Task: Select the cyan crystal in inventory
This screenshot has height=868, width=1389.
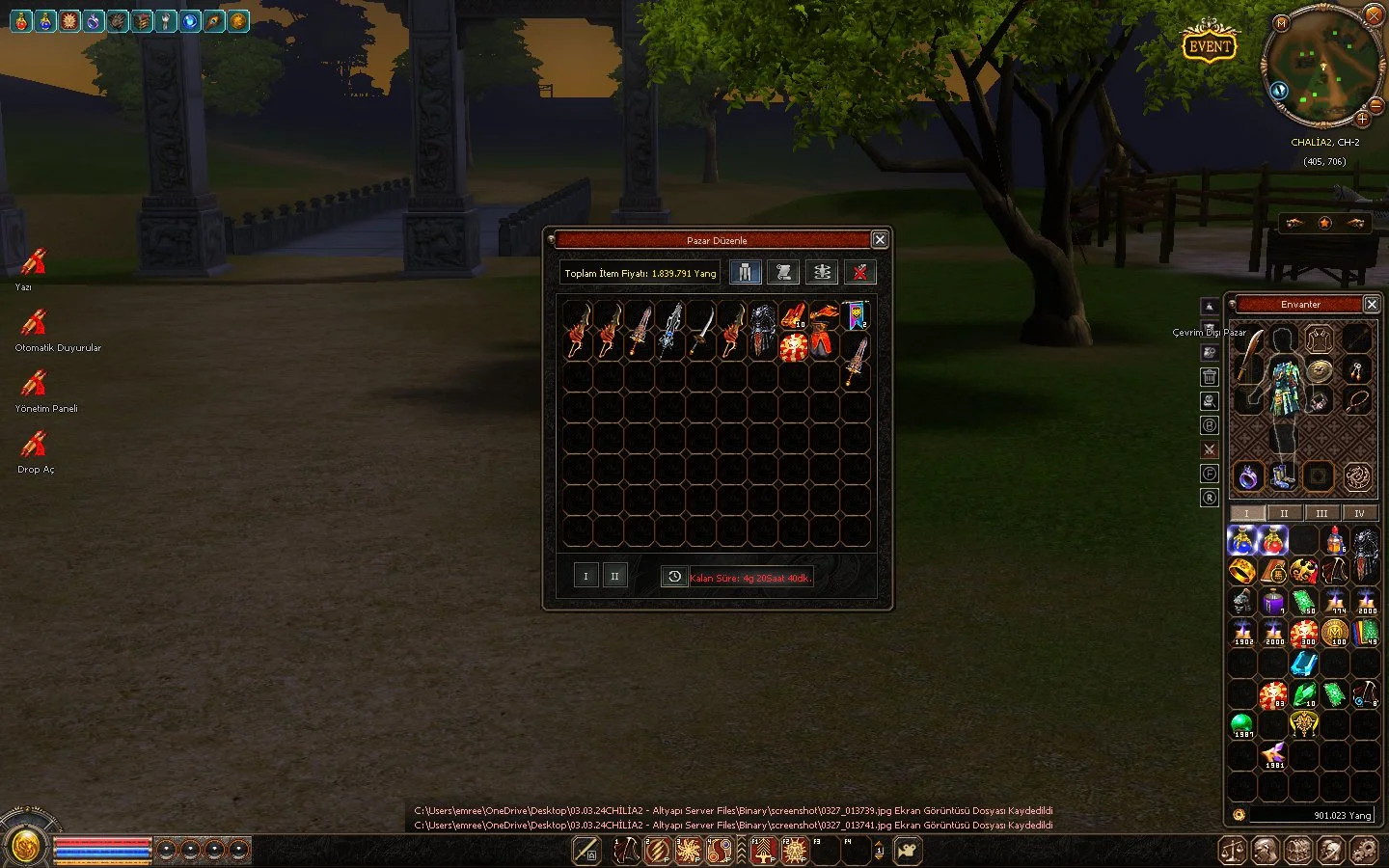Action: (x=1304, y=664)
